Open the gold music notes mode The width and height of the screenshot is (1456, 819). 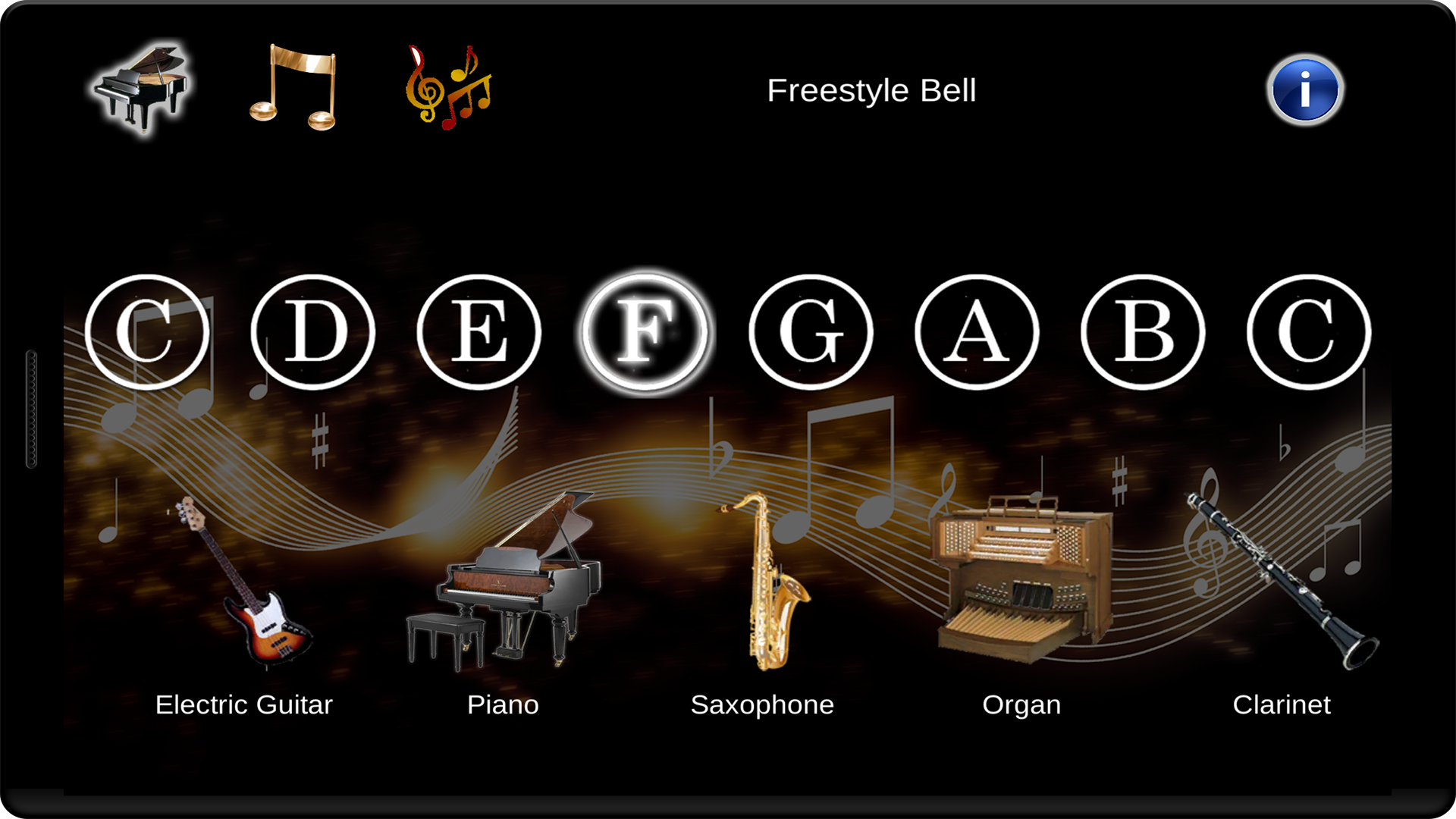[292, 87]
